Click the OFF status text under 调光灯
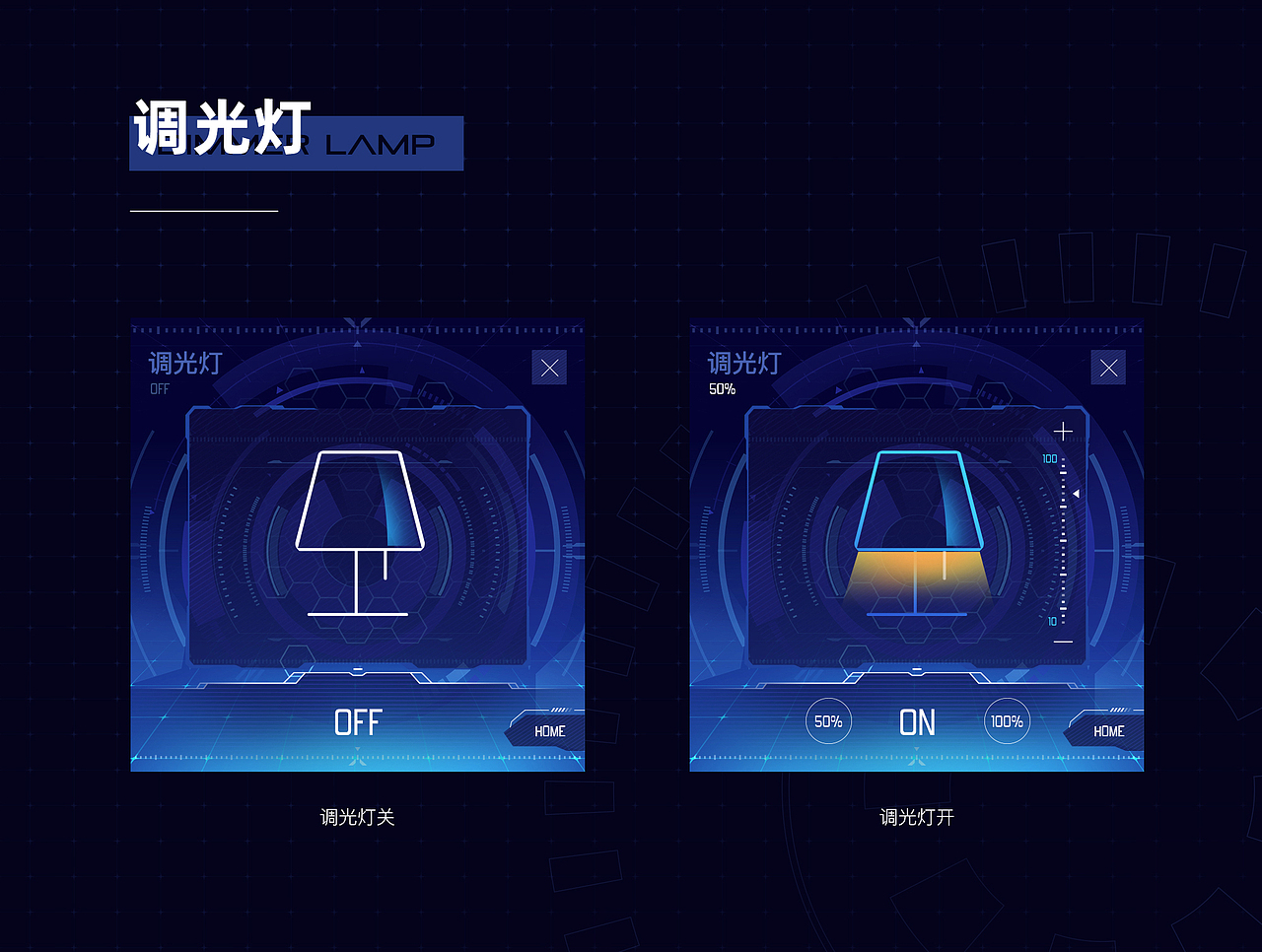This screenshot has height=952, width=1262. [x=160, y=389]
